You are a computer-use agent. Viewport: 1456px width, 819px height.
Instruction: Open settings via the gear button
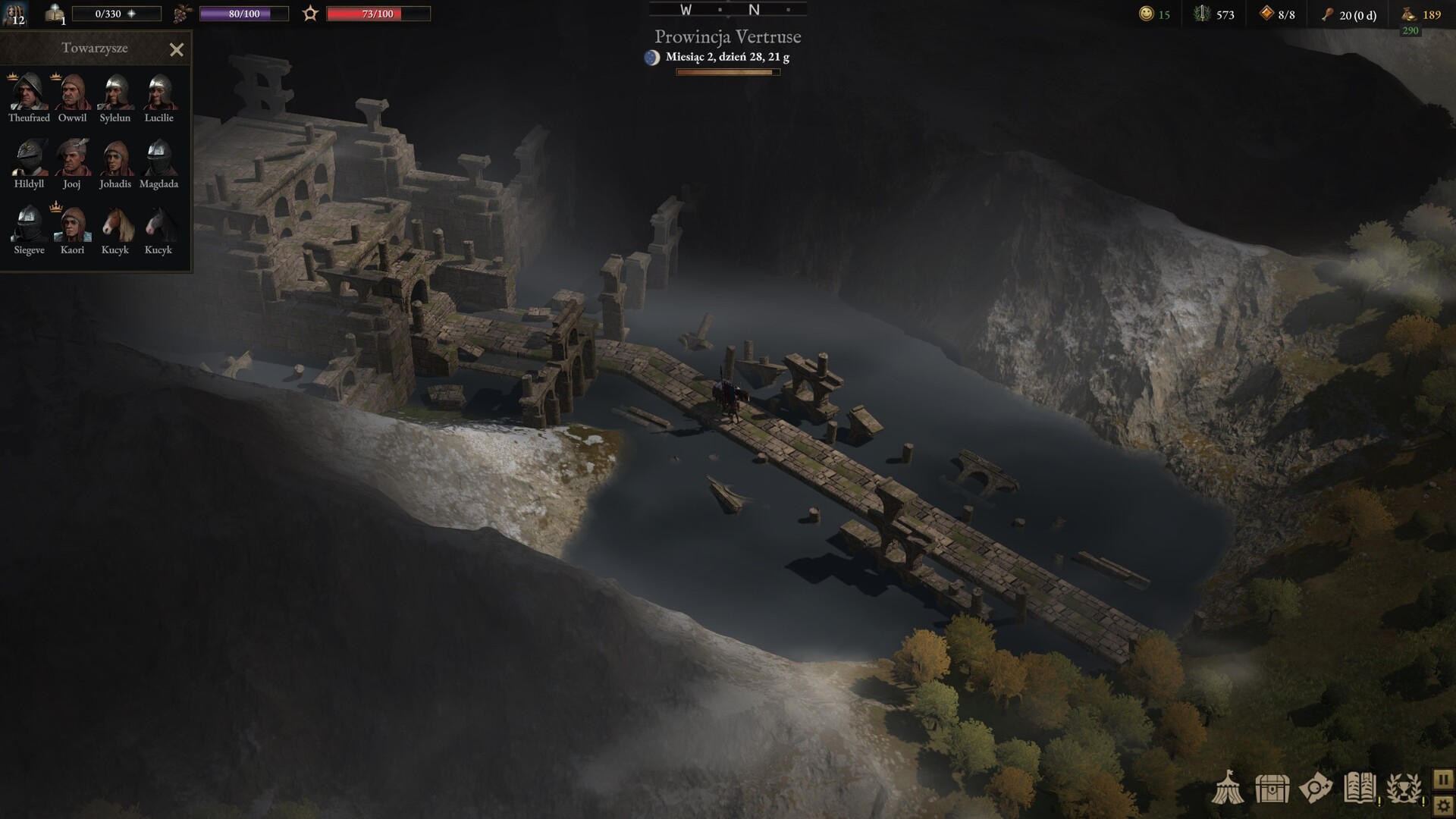(1443, 805)
